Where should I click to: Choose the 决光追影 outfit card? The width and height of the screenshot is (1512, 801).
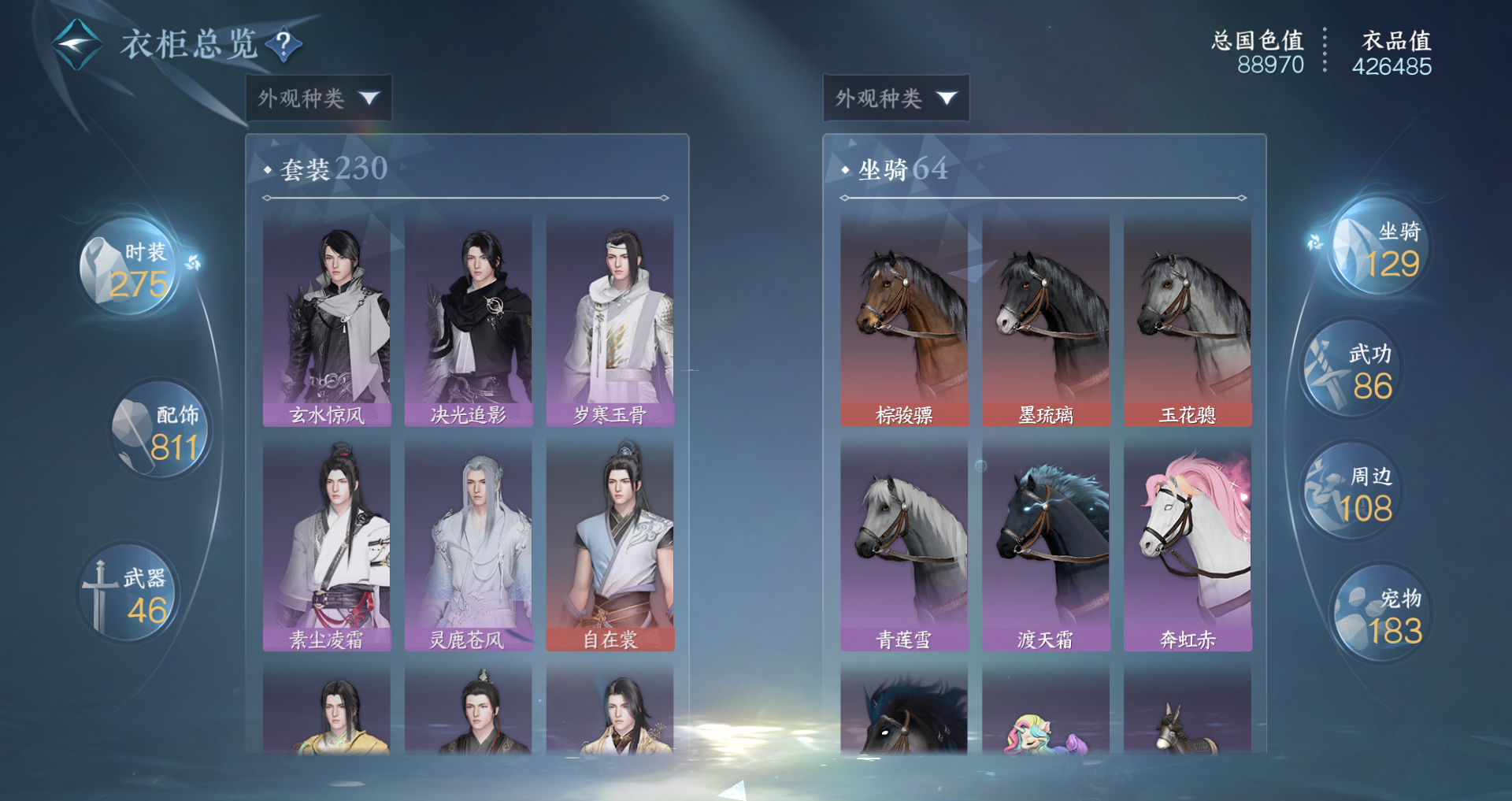469,321
